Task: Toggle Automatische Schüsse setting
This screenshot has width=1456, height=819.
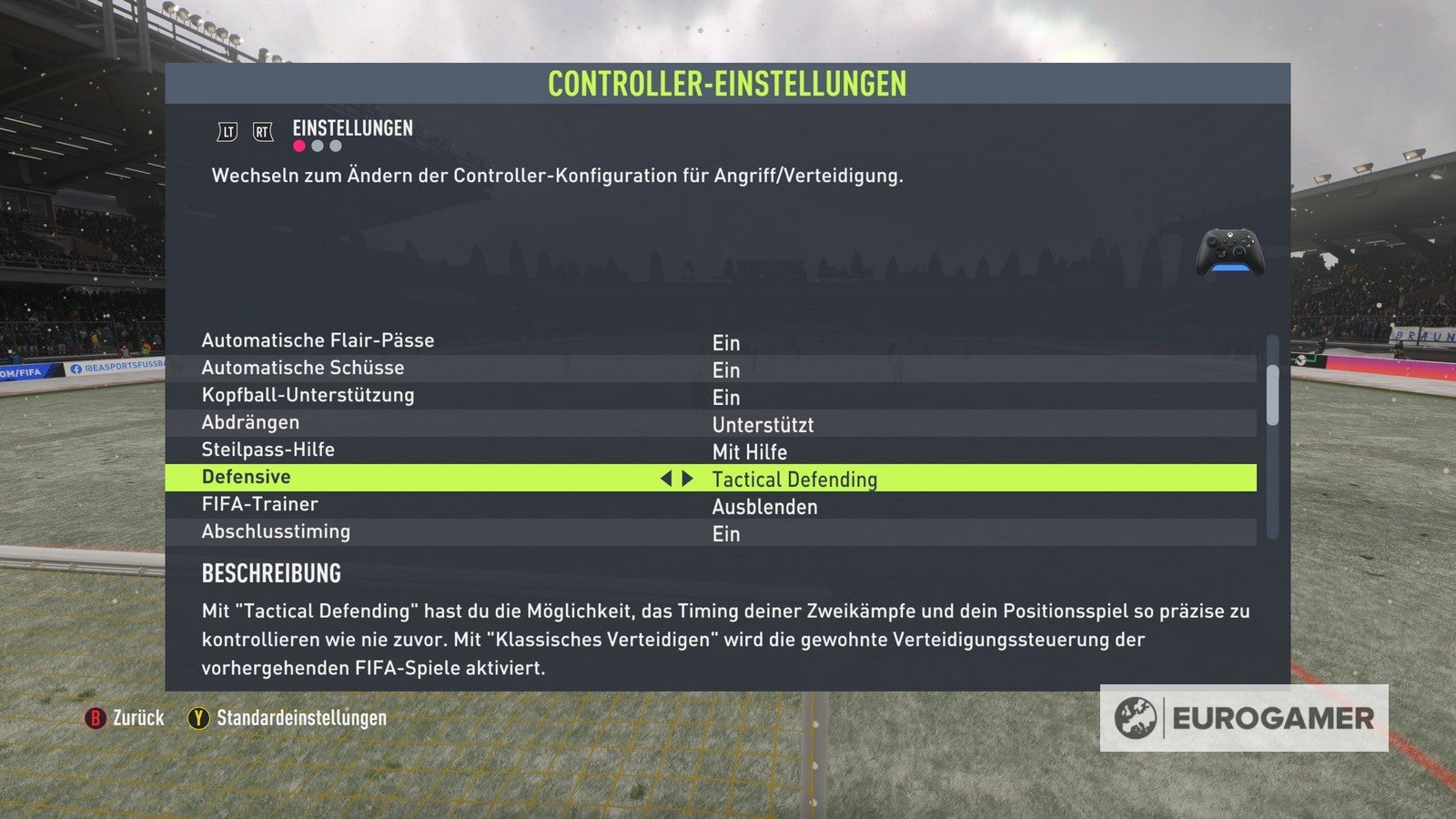Action: tap(727, 370)
